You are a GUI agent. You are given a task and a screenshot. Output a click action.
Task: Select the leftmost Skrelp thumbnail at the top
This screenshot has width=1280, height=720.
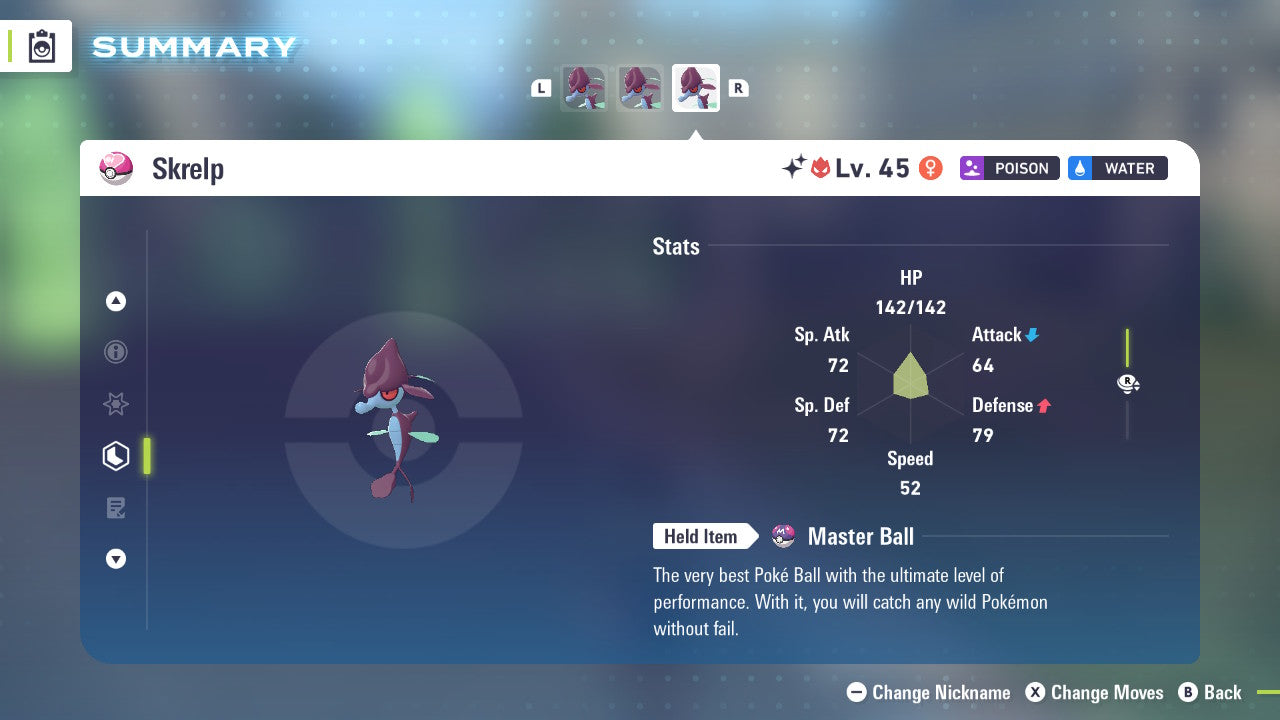pyautogui.click(x=584, y=87)
